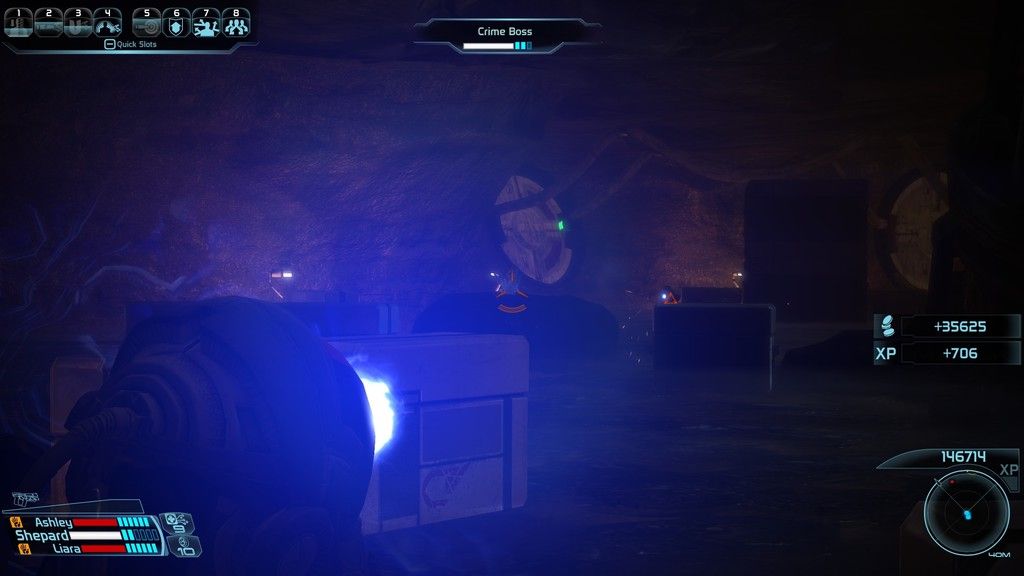1024x576 pixels.
Task: Click the pistol weapon icon
Action: pyautogui.click(x=27, y=498)
